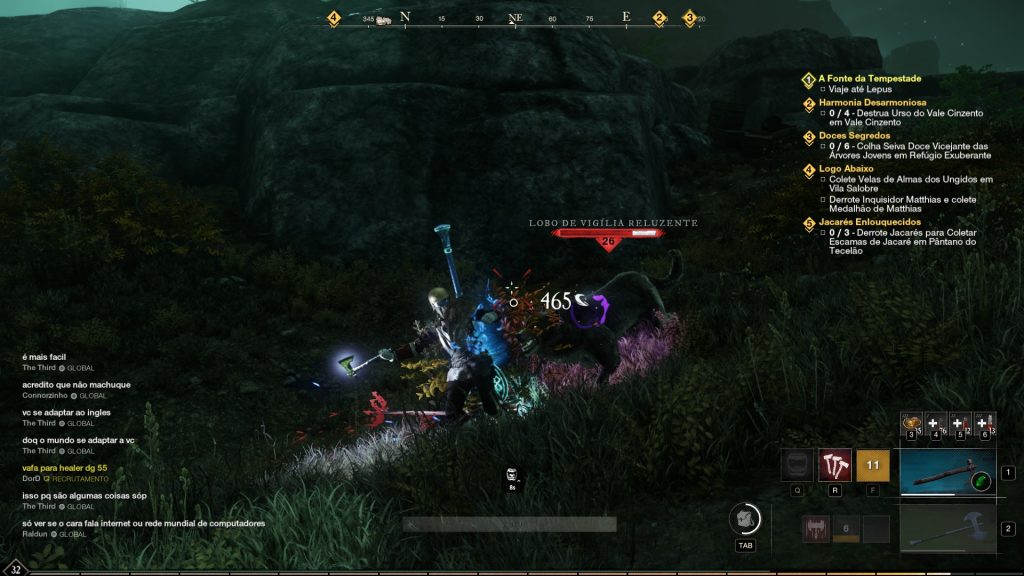Click Raldun's global chat message
The height and width of the screenshot is (576, 1024).
coord(143,523)
